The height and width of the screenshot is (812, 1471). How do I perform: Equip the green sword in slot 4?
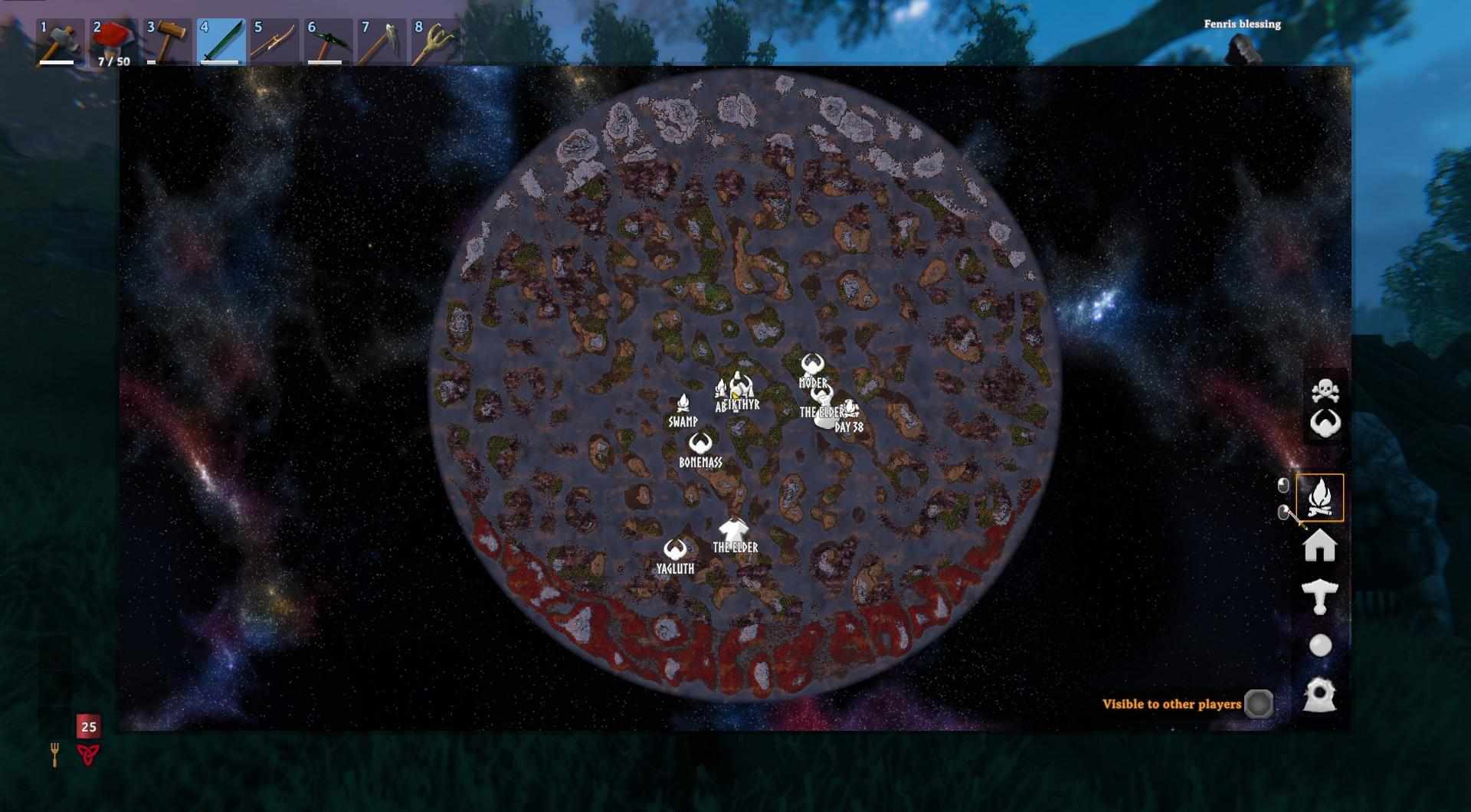coord(221,42)
